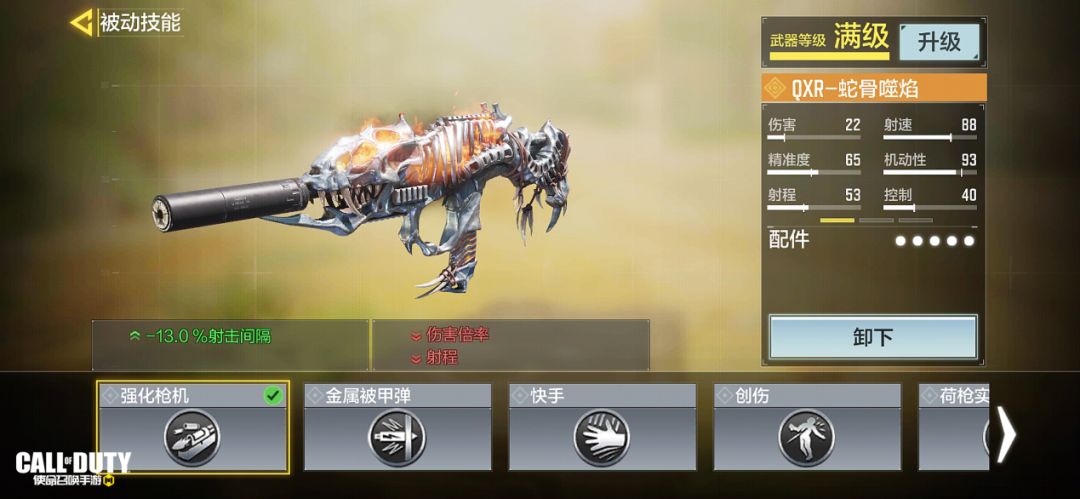Select the partially visible 荷枪实弹 perk card
This screenshot has height=499, width=1080.
pos(952,426)
